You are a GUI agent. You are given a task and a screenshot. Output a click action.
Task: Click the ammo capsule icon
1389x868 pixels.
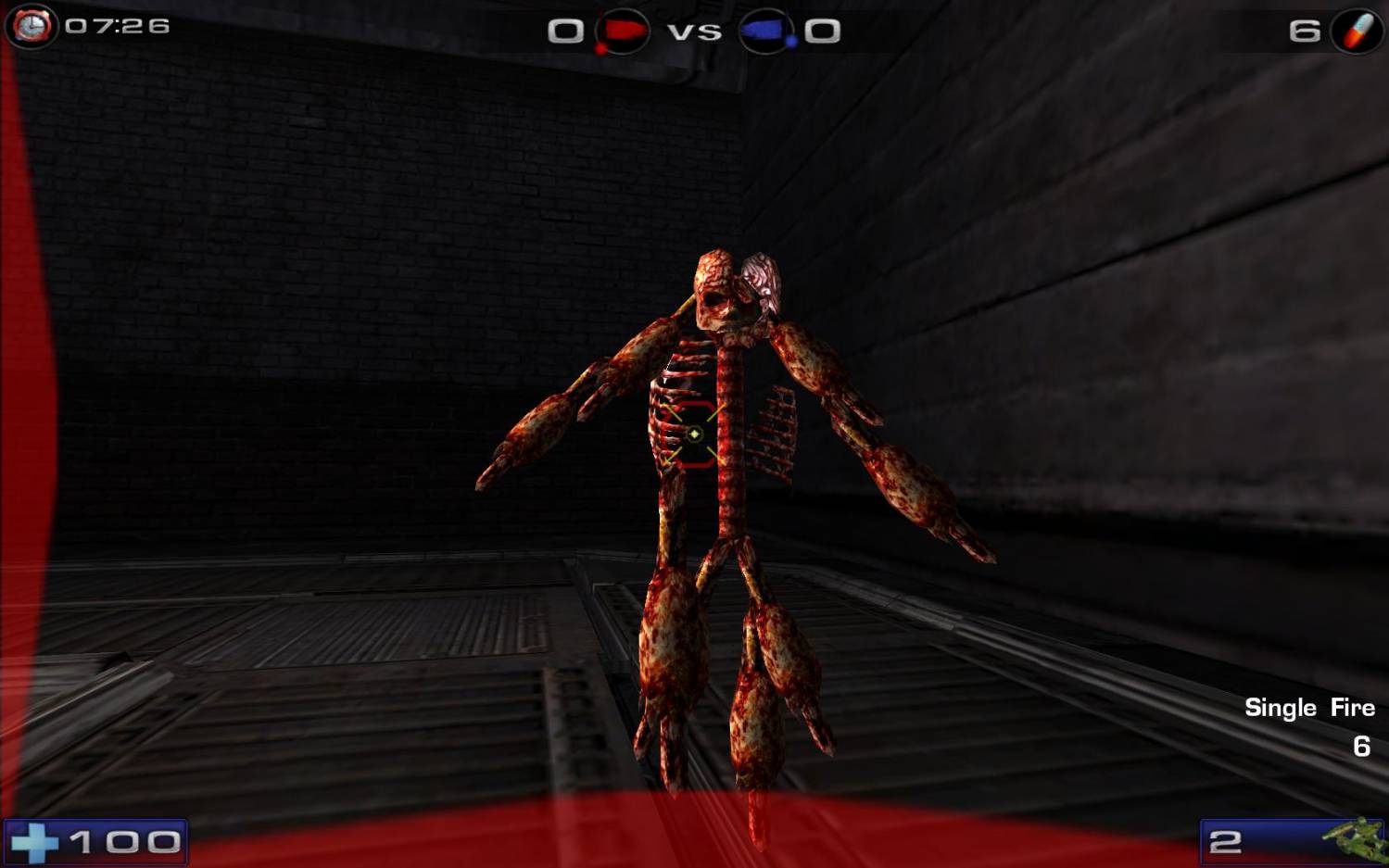click(1357, 31)
